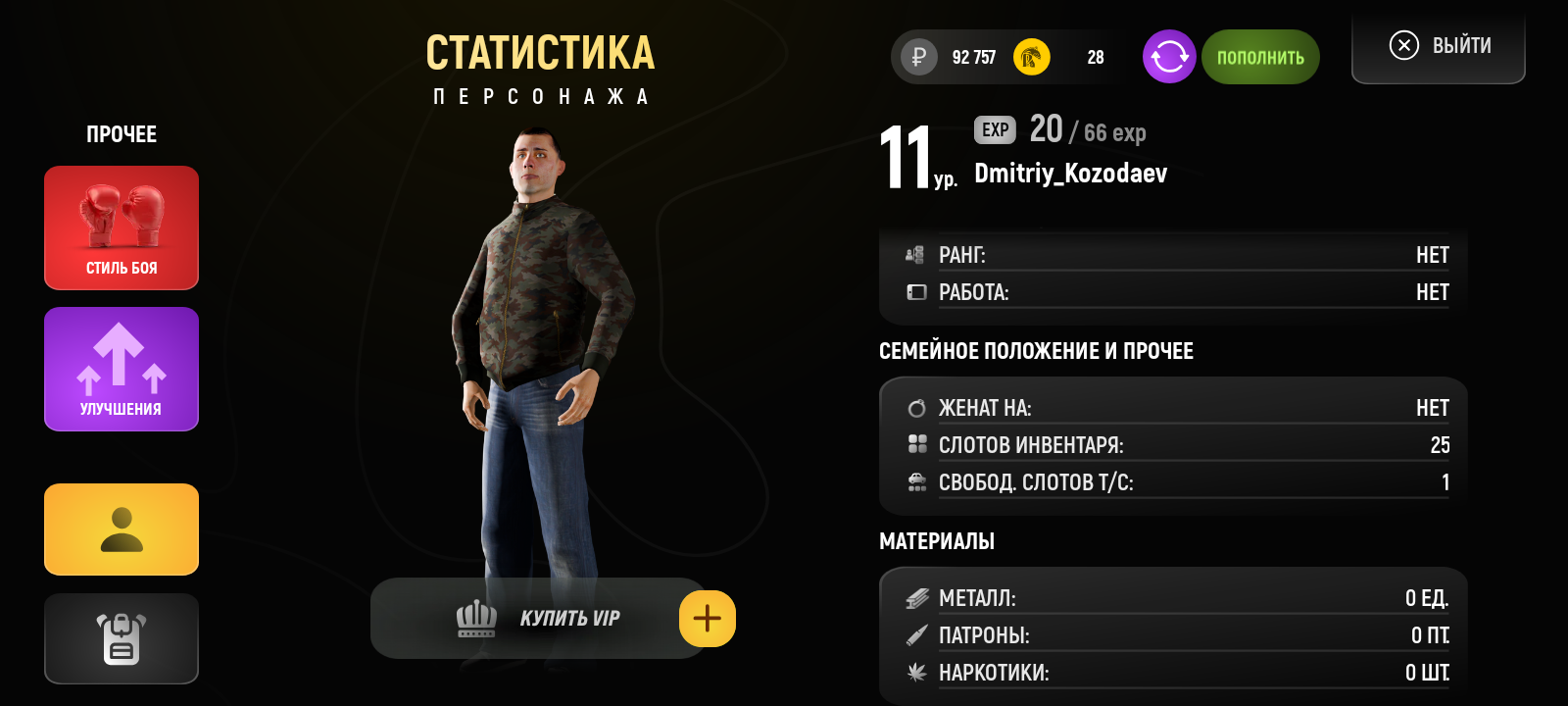
Task: Click the gold chip currency icon
Action: [1031, 57]
